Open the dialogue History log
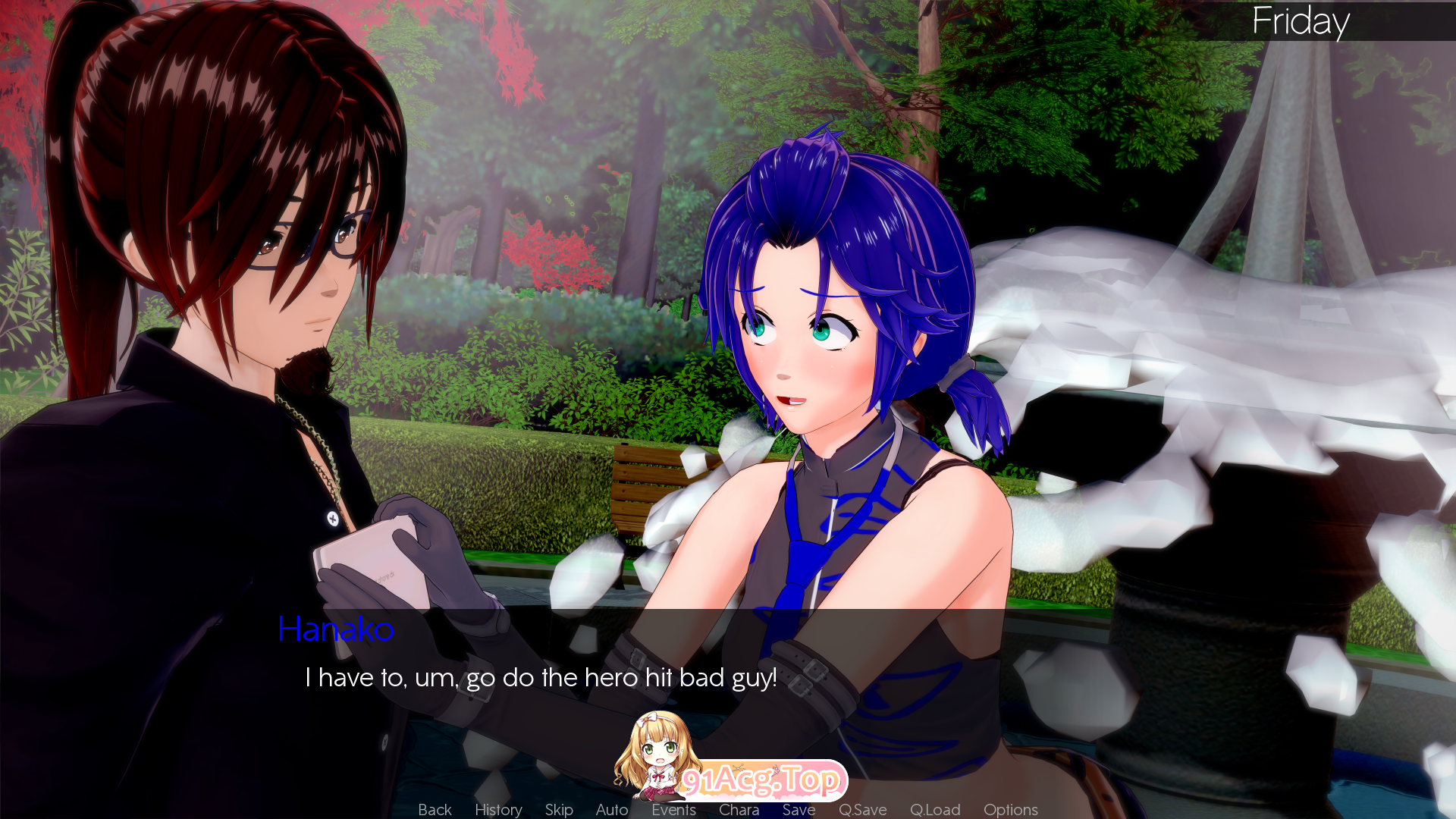This screenshot has width=1456, height=819. pos(498,809)
